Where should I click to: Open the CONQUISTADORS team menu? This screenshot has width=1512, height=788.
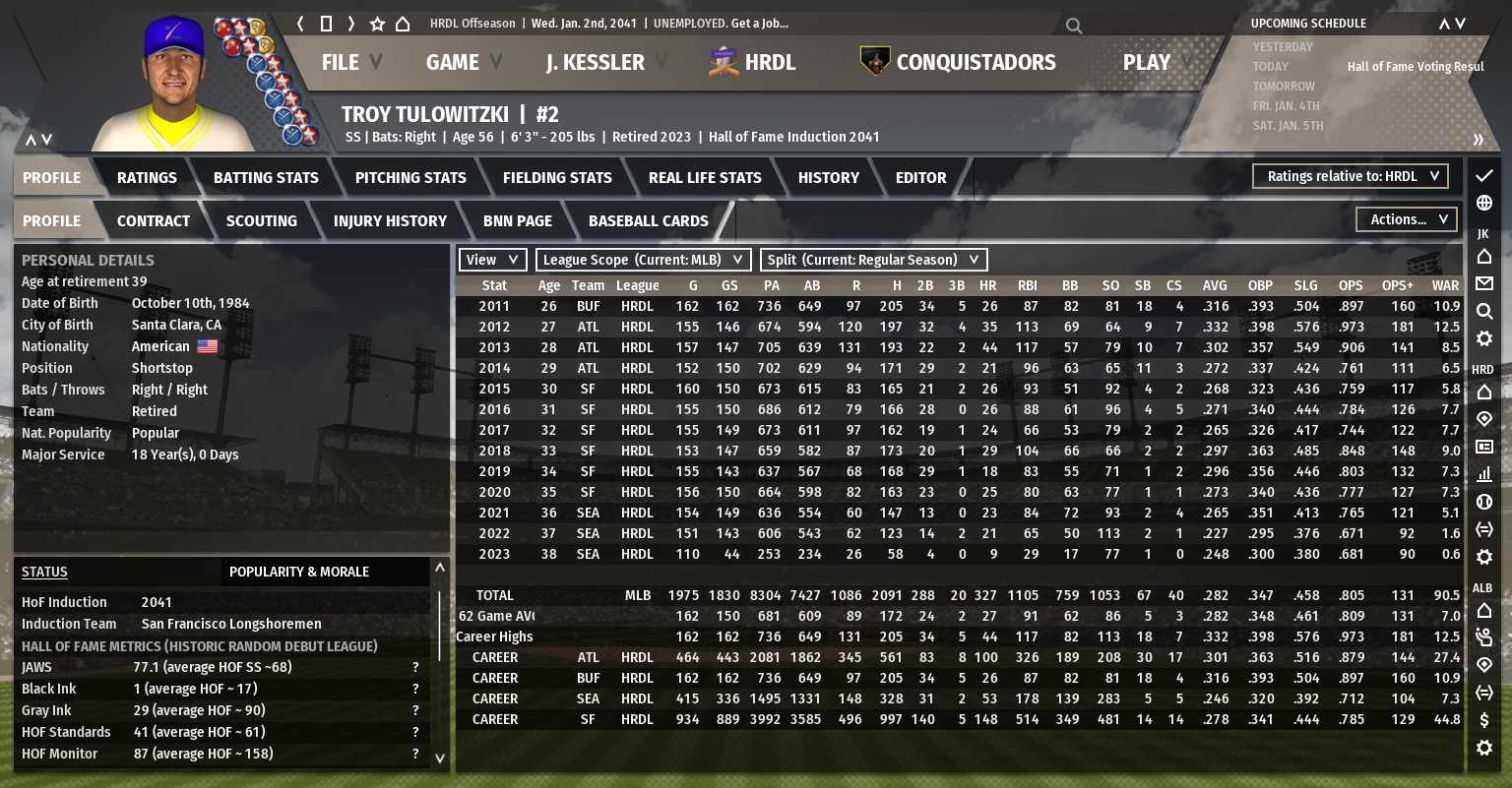(975, 62)
